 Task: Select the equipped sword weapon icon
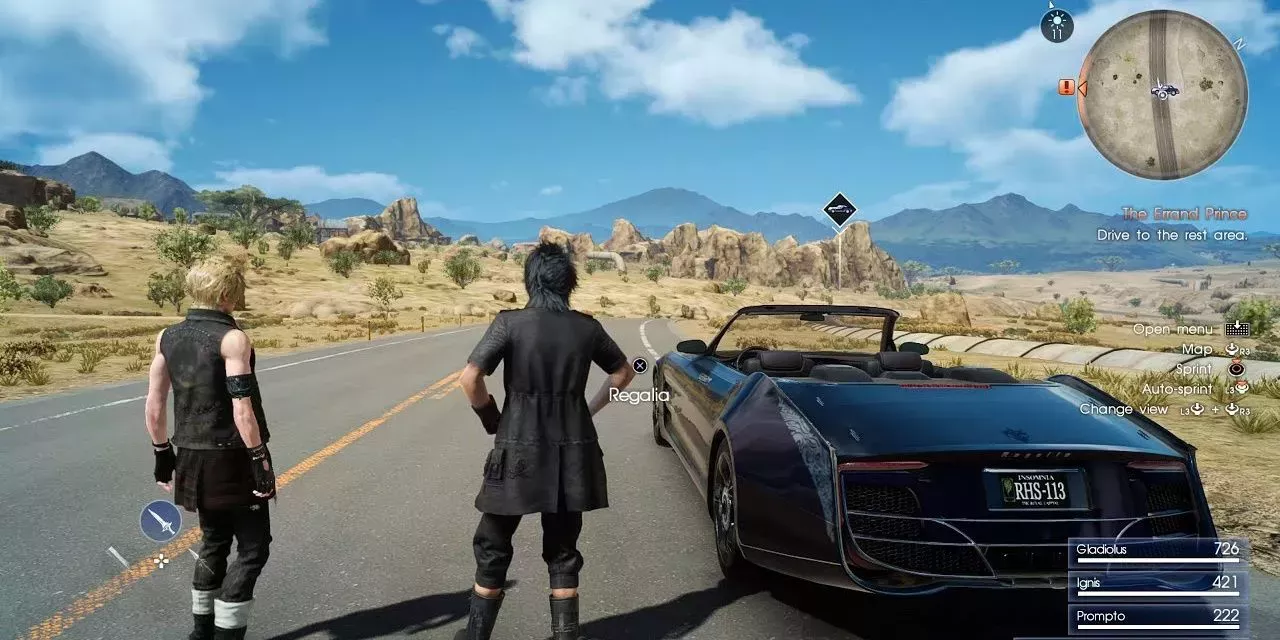coord(161,521)
